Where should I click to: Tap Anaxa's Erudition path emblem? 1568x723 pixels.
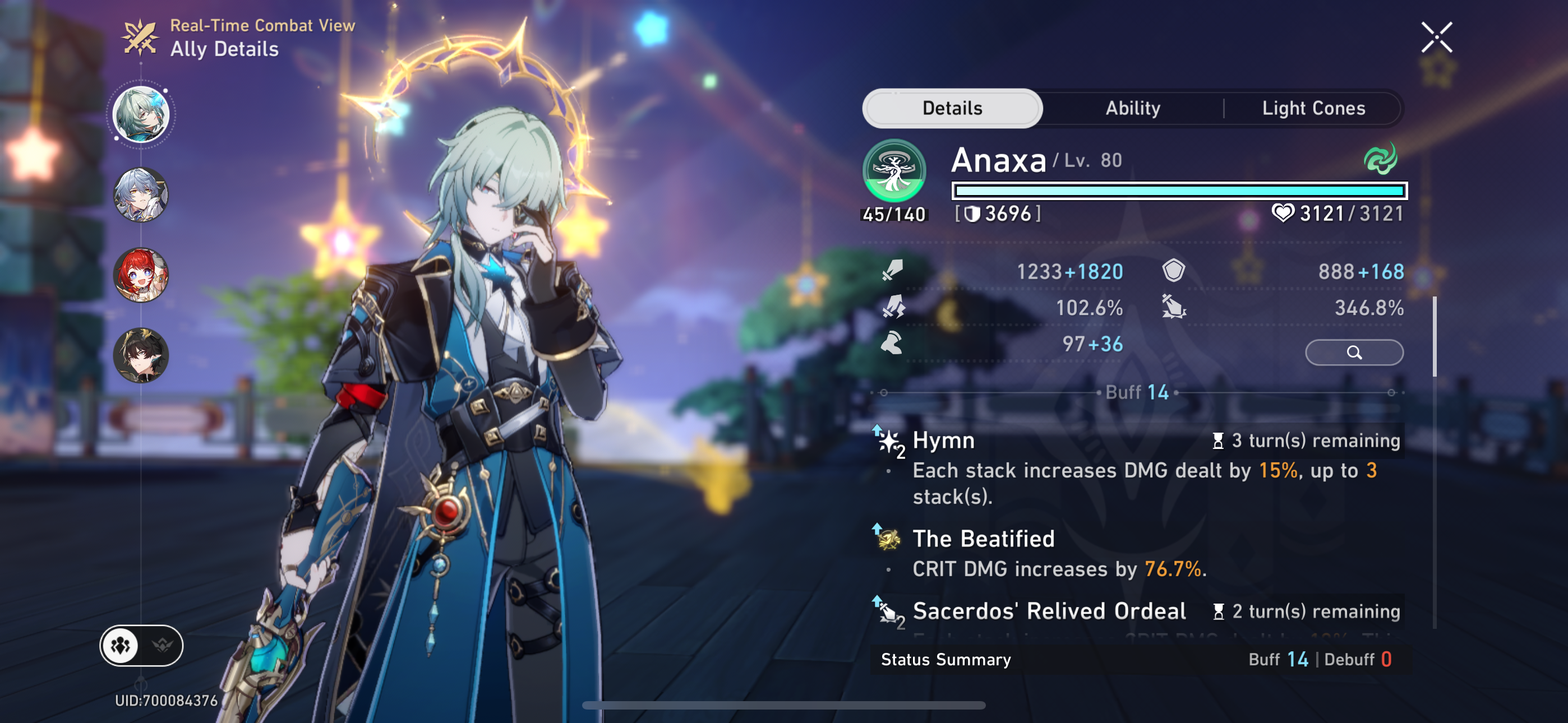click(893, 170)
